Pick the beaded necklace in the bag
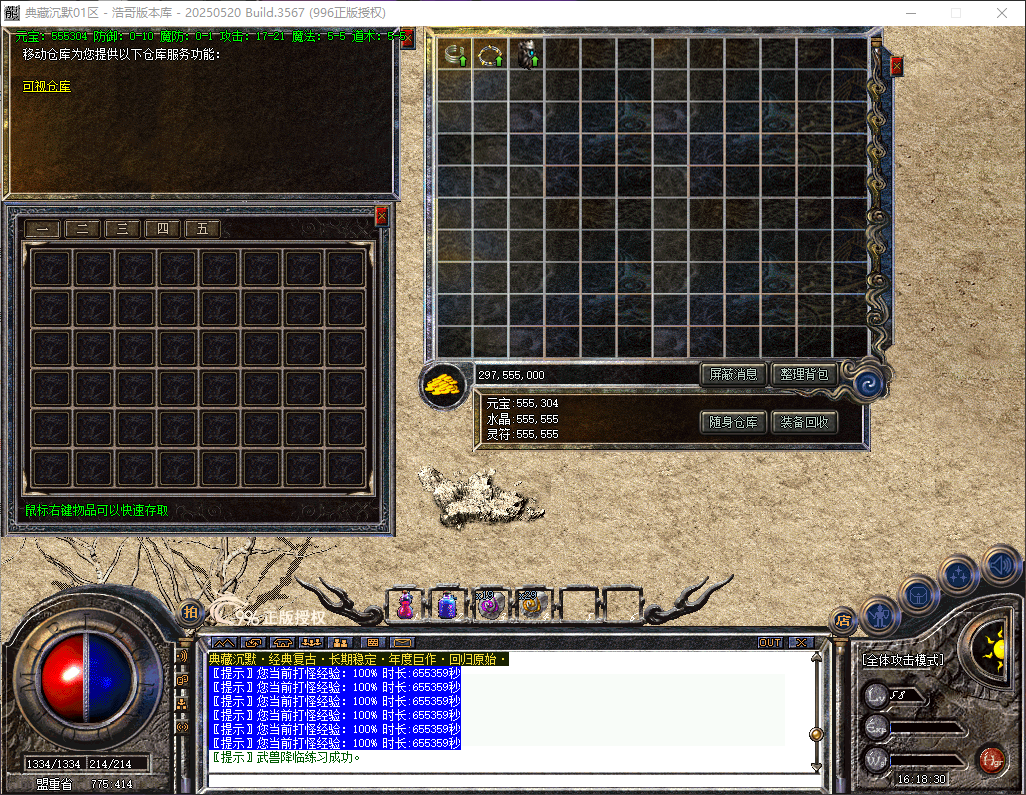 click(x=491, y=55)
